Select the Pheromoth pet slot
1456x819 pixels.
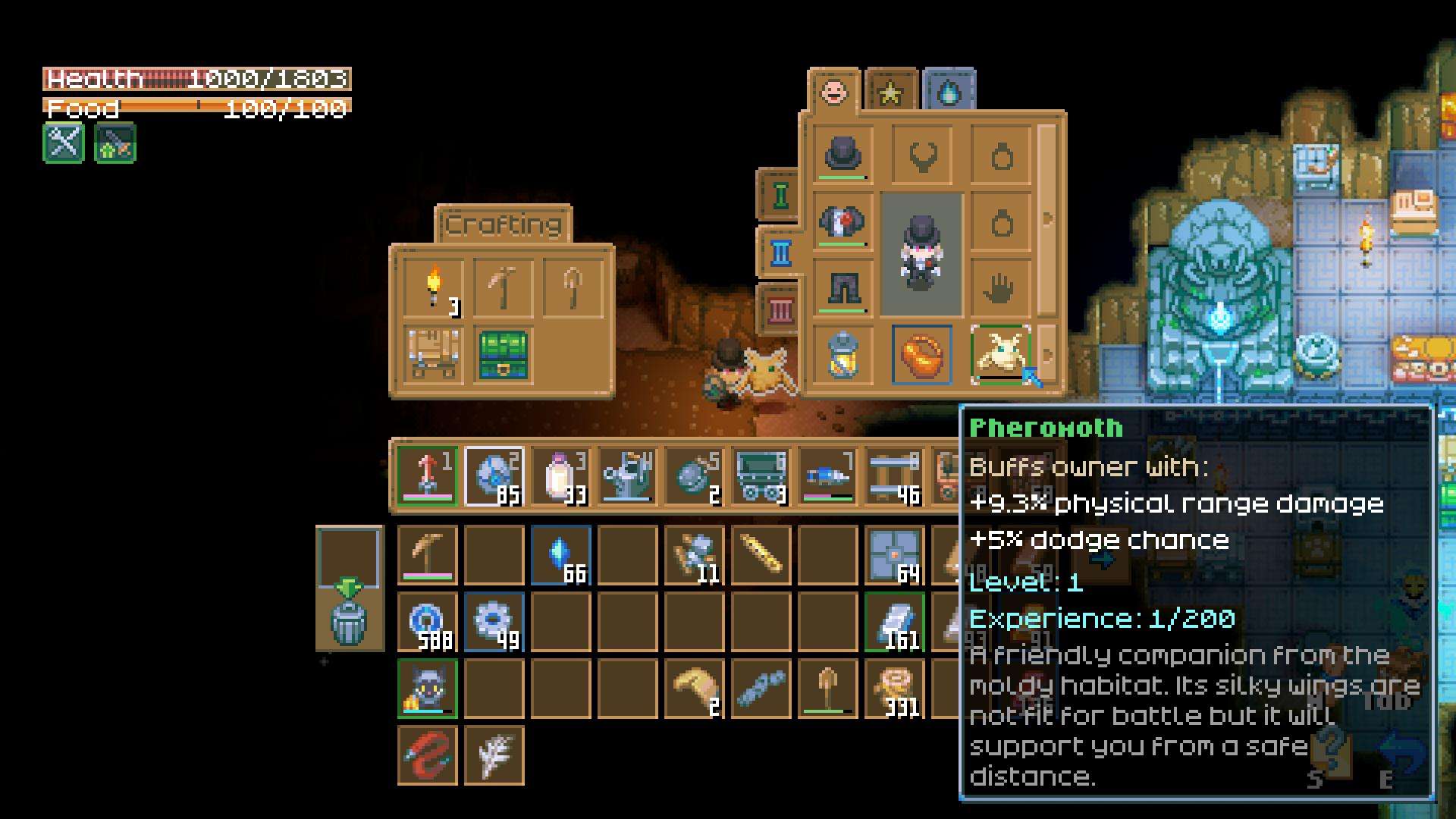[x=1001, y=355]
